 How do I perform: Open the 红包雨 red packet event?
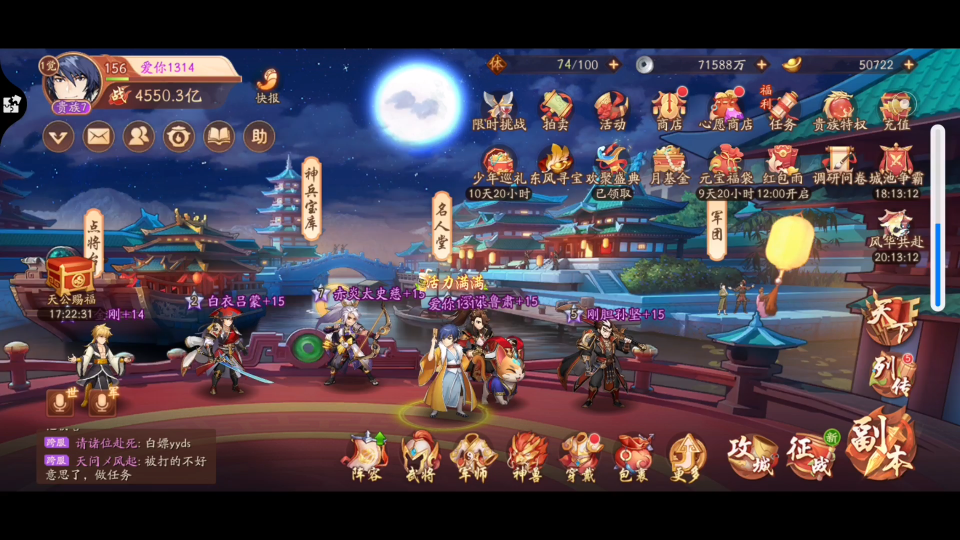click(x=783, y=163)
